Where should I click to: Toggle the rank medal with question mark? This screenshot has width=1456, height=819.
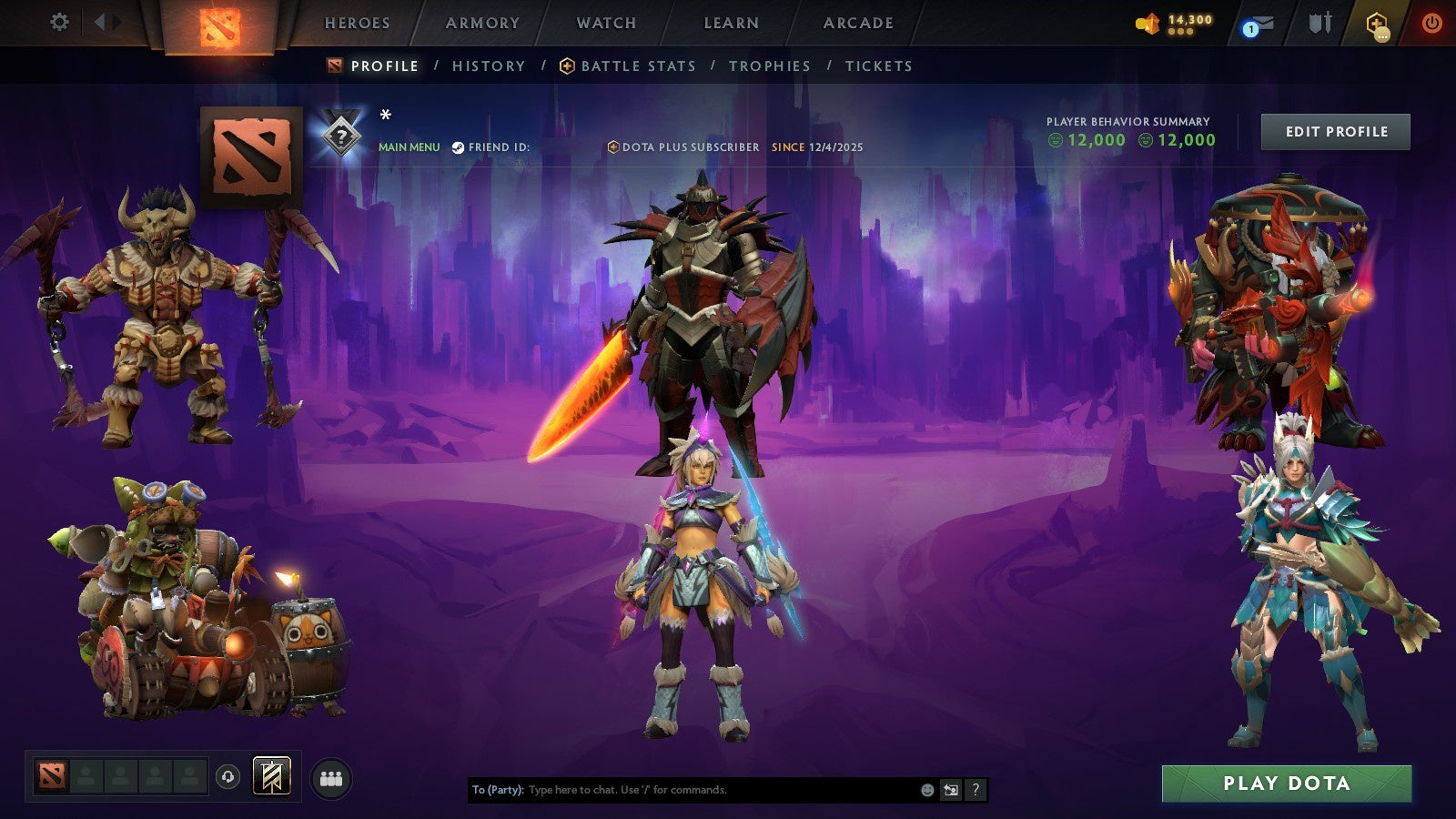(x=340, y=136)
